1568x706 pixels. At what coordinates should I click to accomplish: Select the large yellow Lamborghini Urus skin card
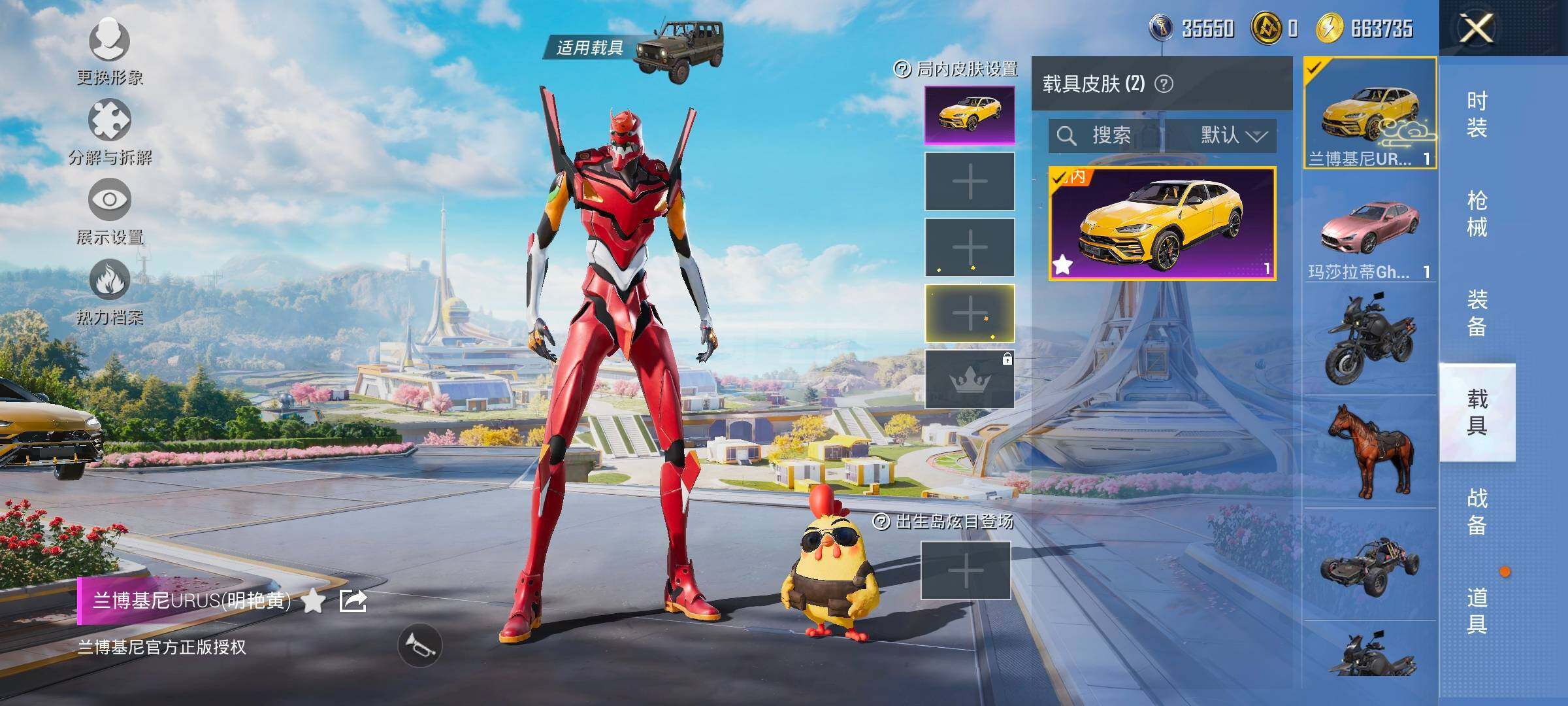1162,224
